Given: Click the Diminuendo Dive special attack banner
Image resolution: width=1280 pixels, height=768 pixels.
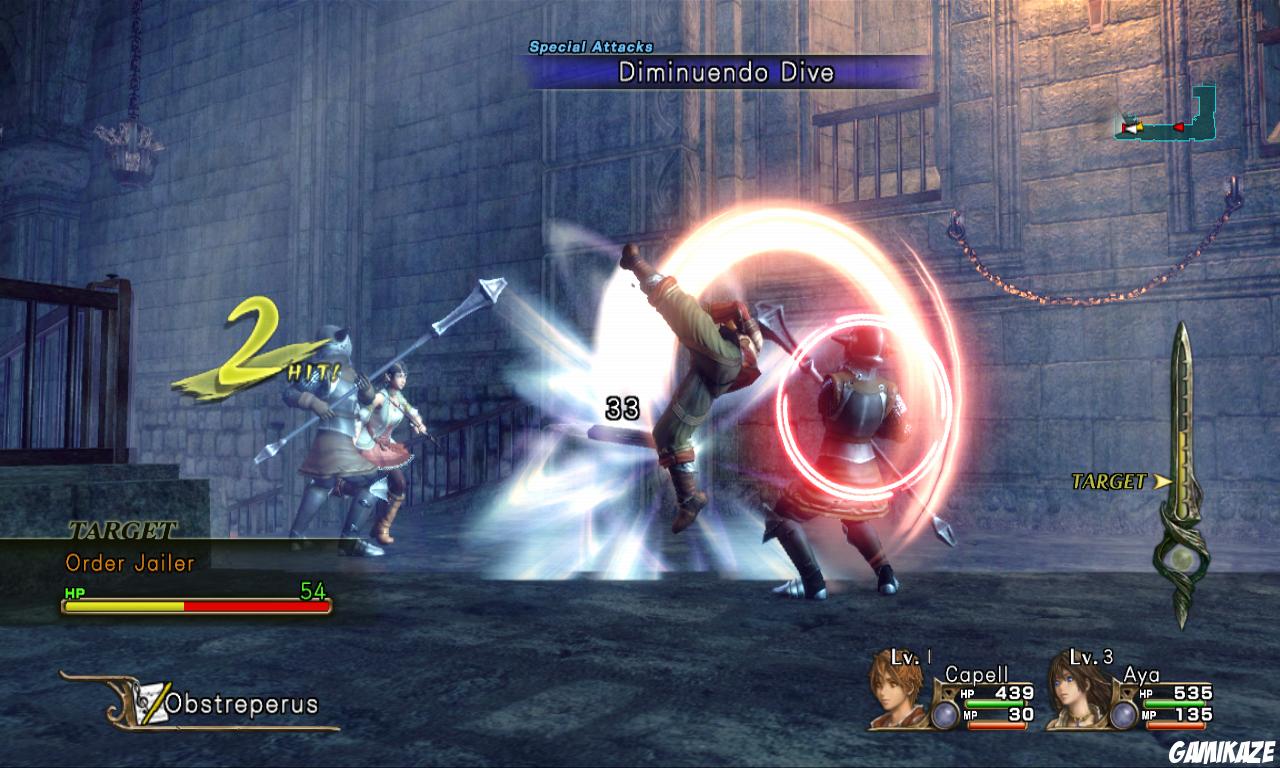Looking at the screenshot, I should click(x=726, y=71).
